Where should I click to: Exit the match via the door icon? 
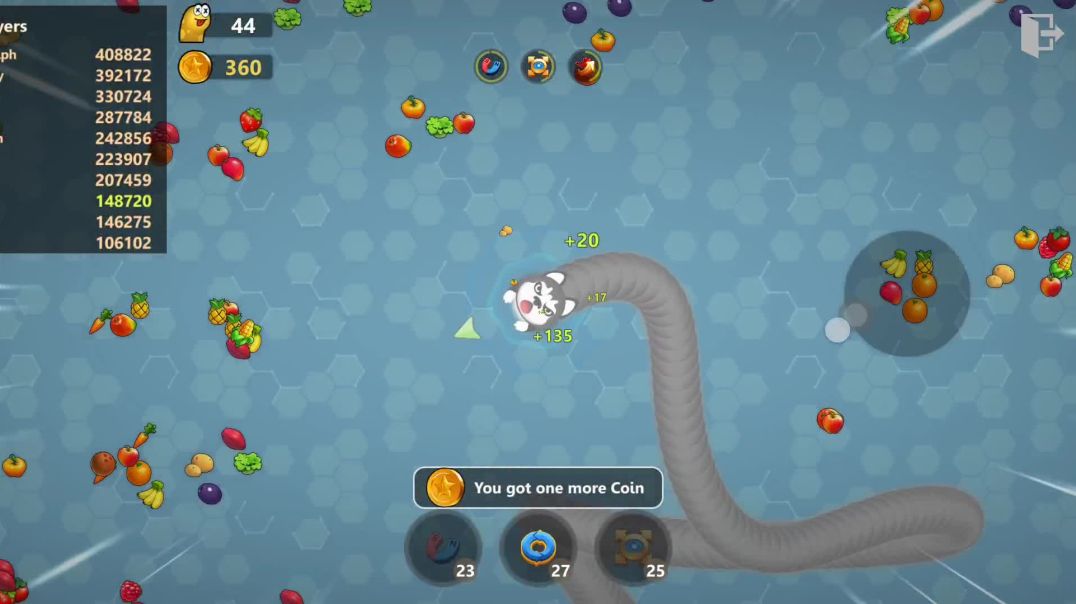click(x=1040, y=35)
